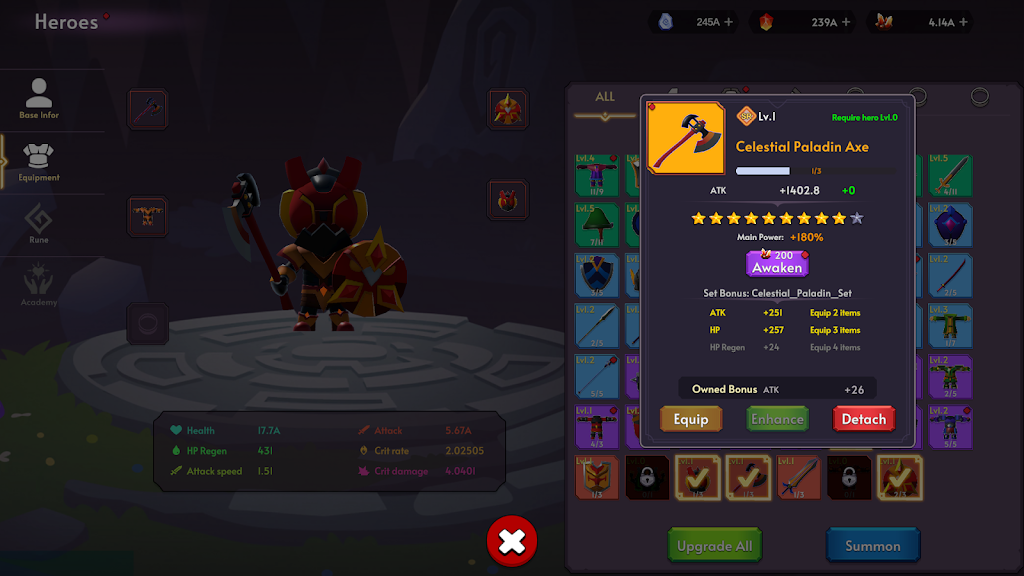
Task: Open the Rune section
Action: [x=39, y=225]
